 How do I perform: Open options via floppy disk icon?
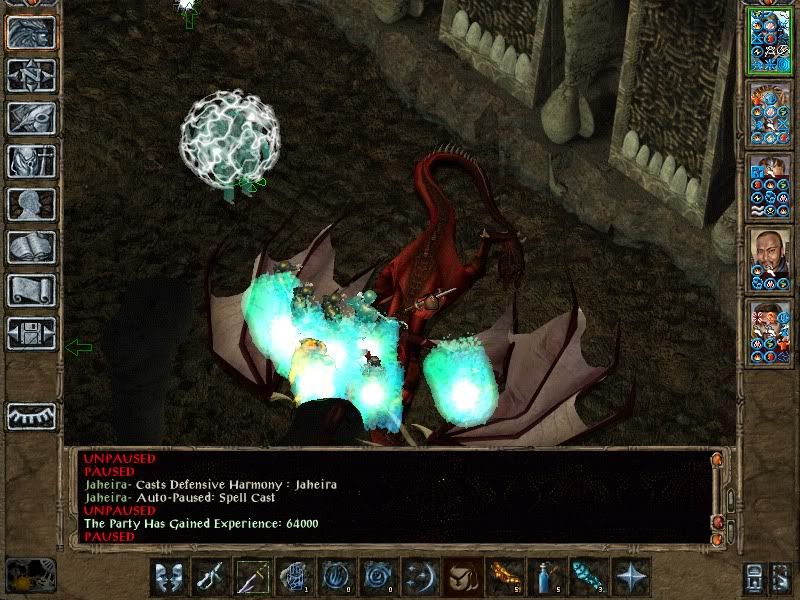(31, 333)
